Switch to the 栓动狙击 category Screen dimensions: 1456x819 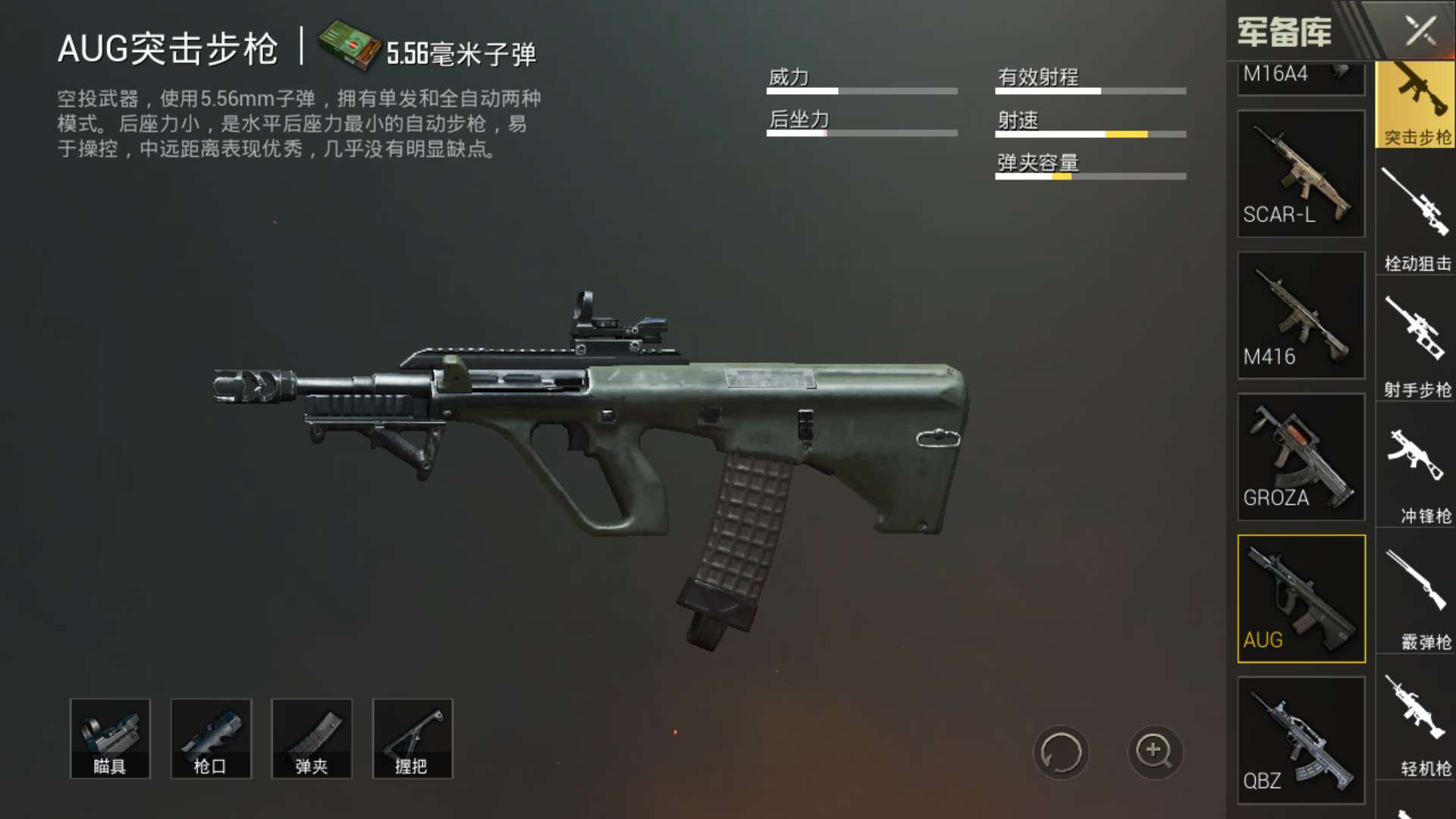(1415, 220)
